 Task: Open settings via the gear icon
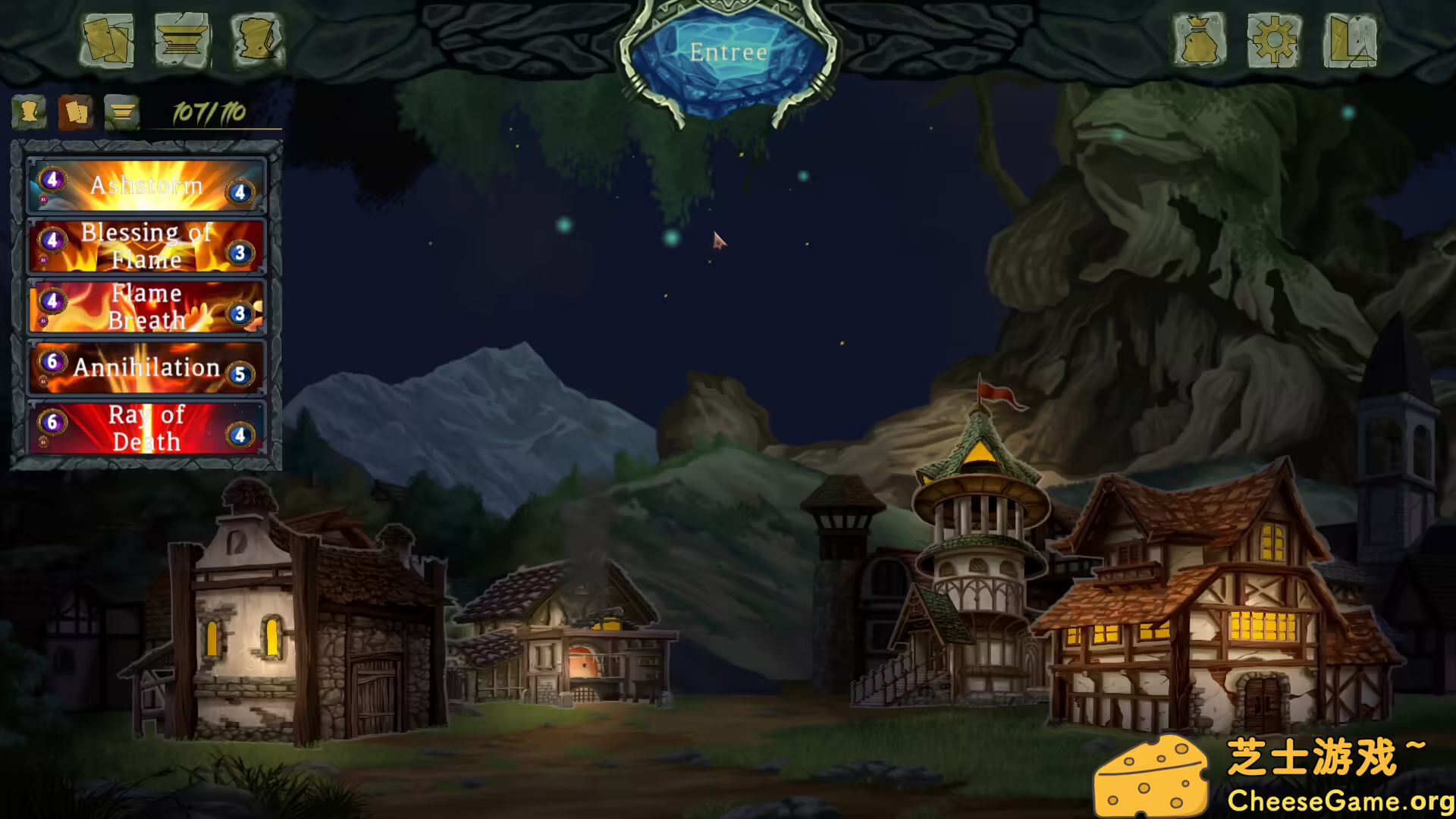[x=1275, y=42]
